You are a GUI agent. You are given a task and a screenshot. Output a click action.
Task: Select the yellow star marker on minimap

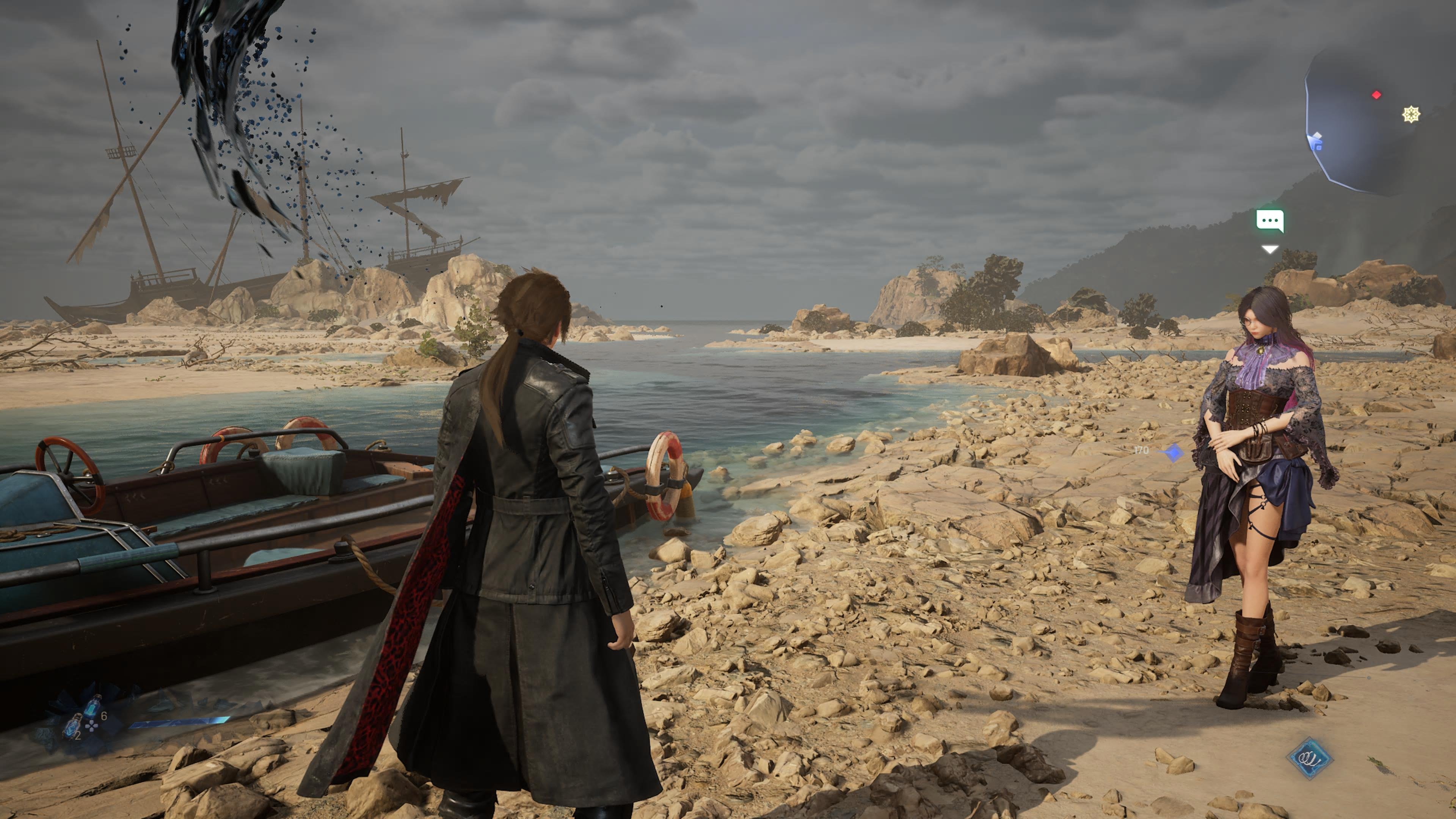click(1411, 115)
